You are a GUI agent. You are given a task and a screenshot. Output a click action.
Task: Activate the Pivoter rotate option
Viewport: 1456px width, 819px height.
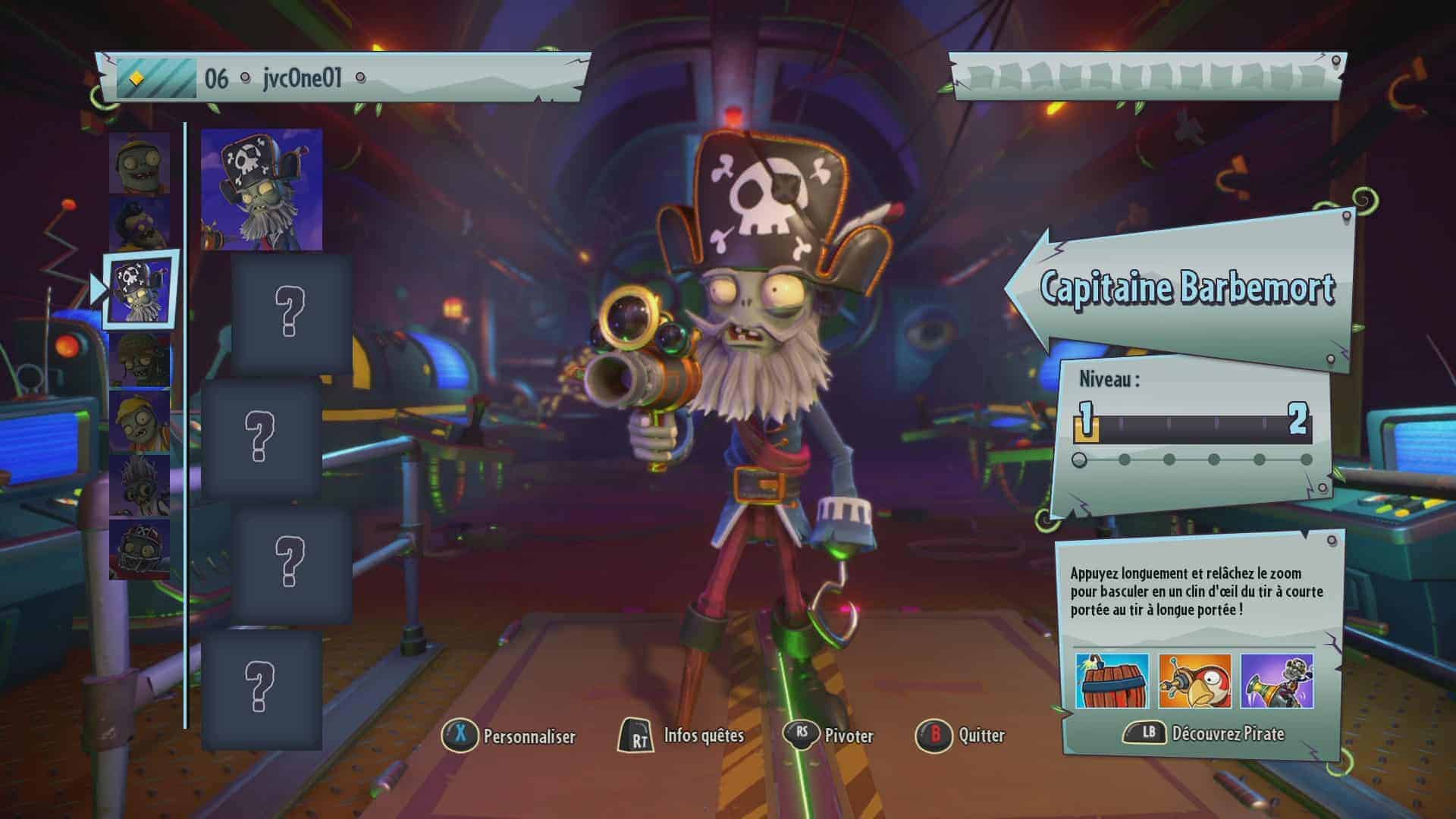coord(830,735)
